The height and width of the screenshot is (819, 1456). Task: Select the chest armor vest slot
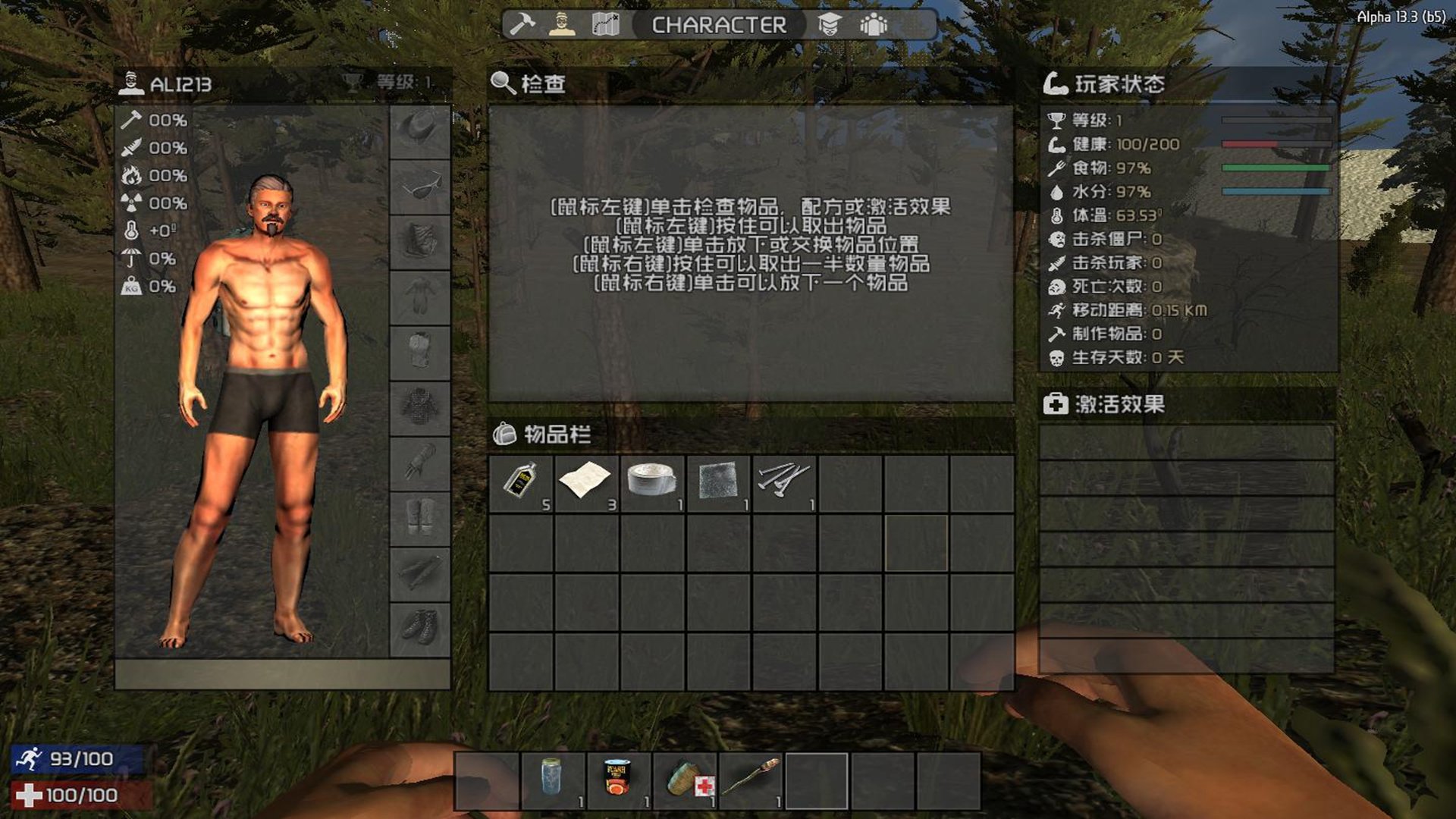[x=420, y=352]
